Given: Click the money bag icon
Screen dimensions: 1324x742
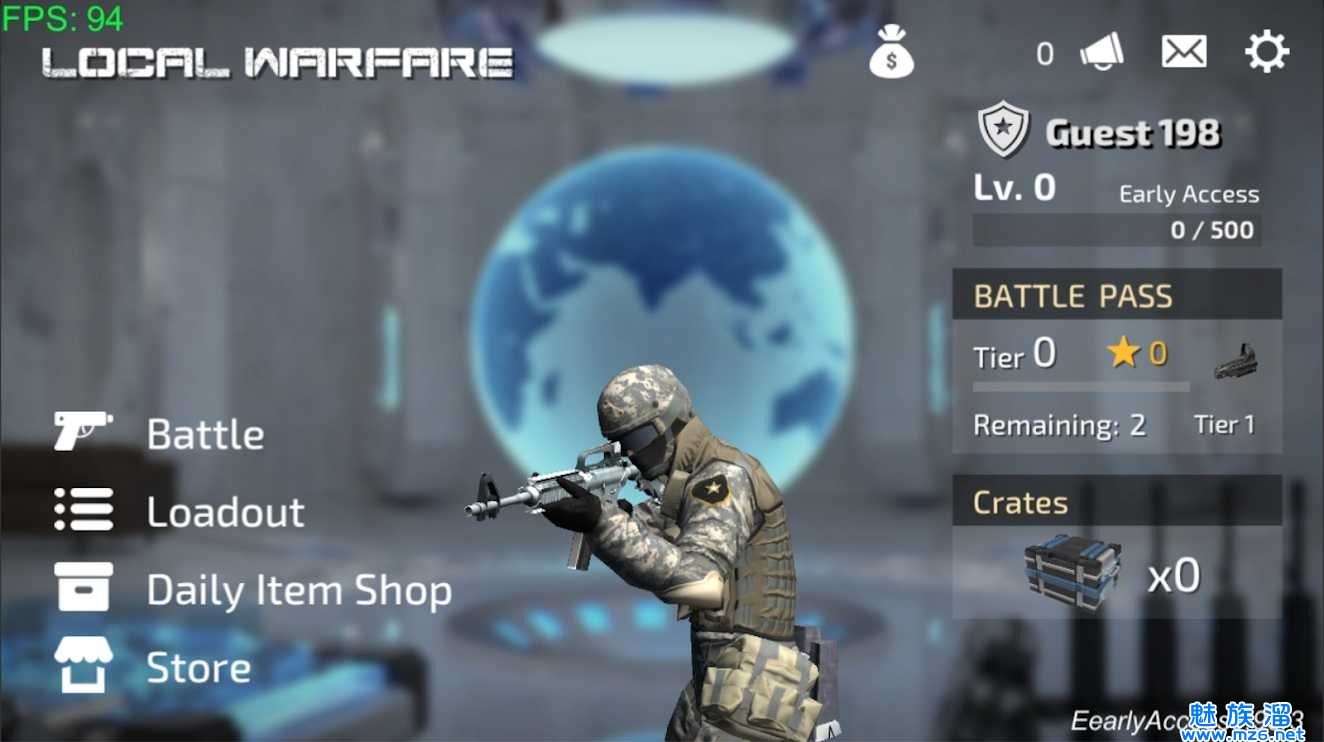Looking at the screenshot, I should [891, 52].
